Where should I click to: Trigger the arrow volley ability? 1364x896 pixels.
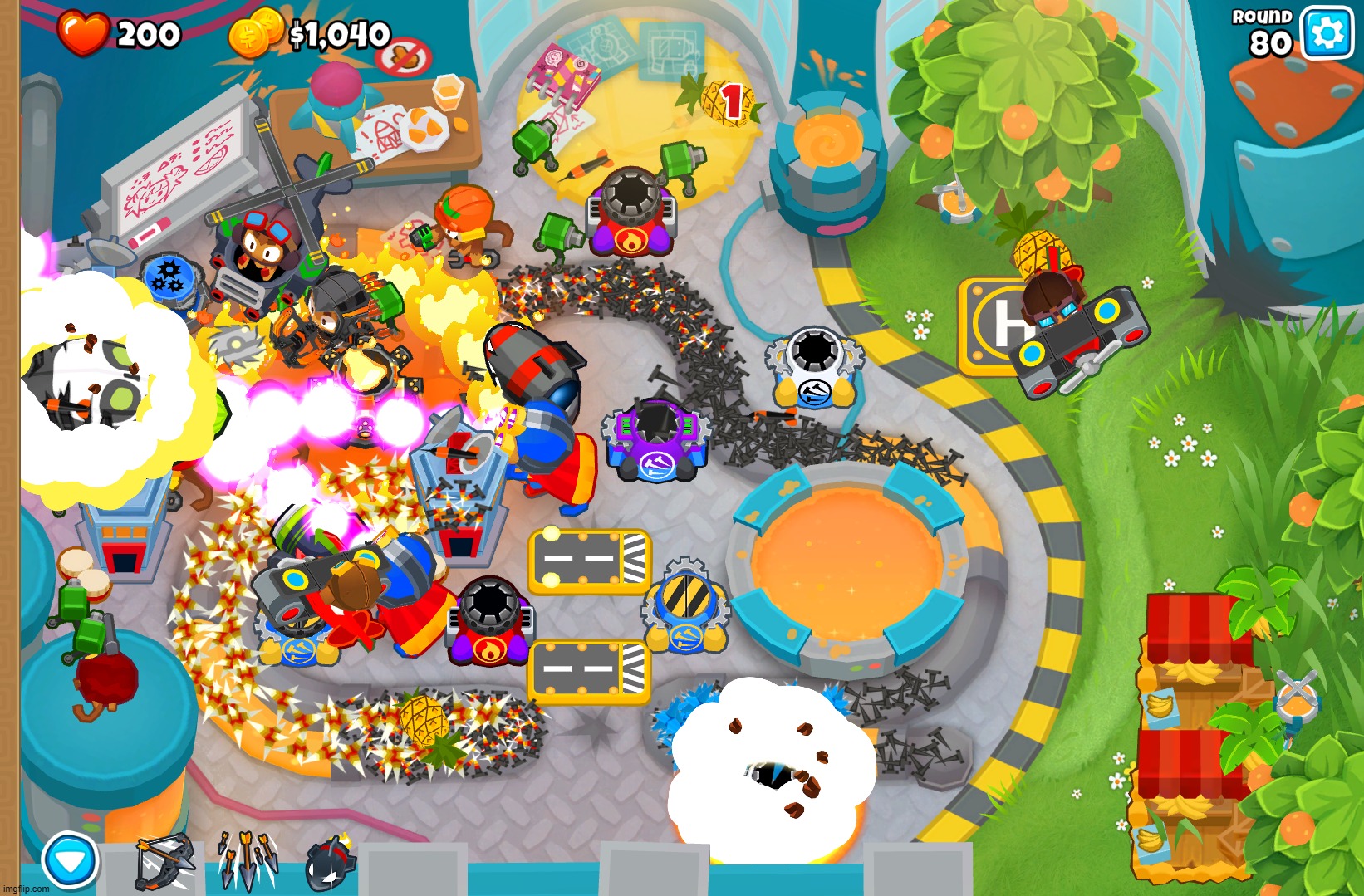(248, 862)
